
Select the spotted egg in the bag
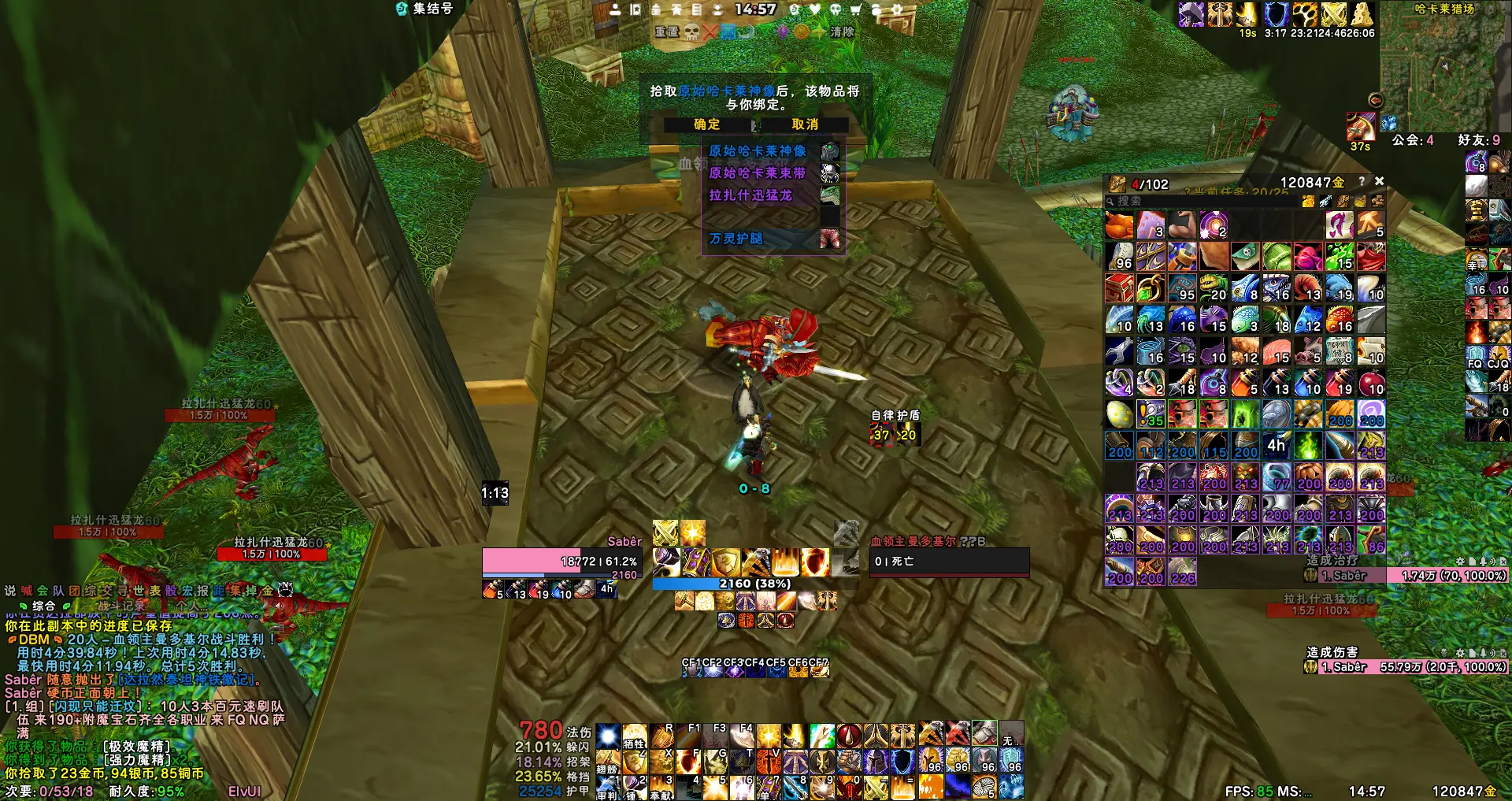[1119, 414]
